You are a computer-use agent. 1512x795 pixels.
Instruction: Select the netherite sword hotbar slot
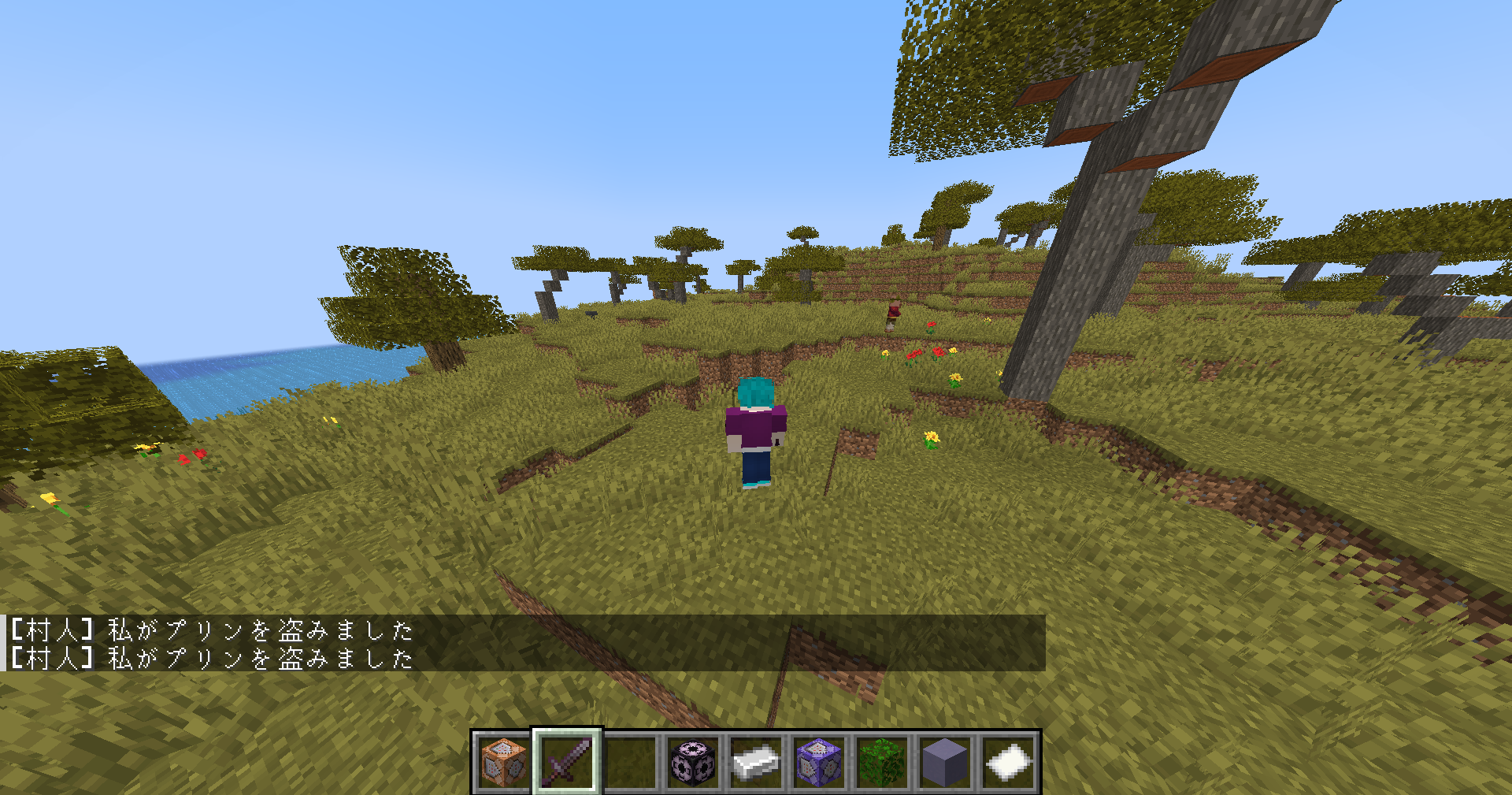[565, 761]
